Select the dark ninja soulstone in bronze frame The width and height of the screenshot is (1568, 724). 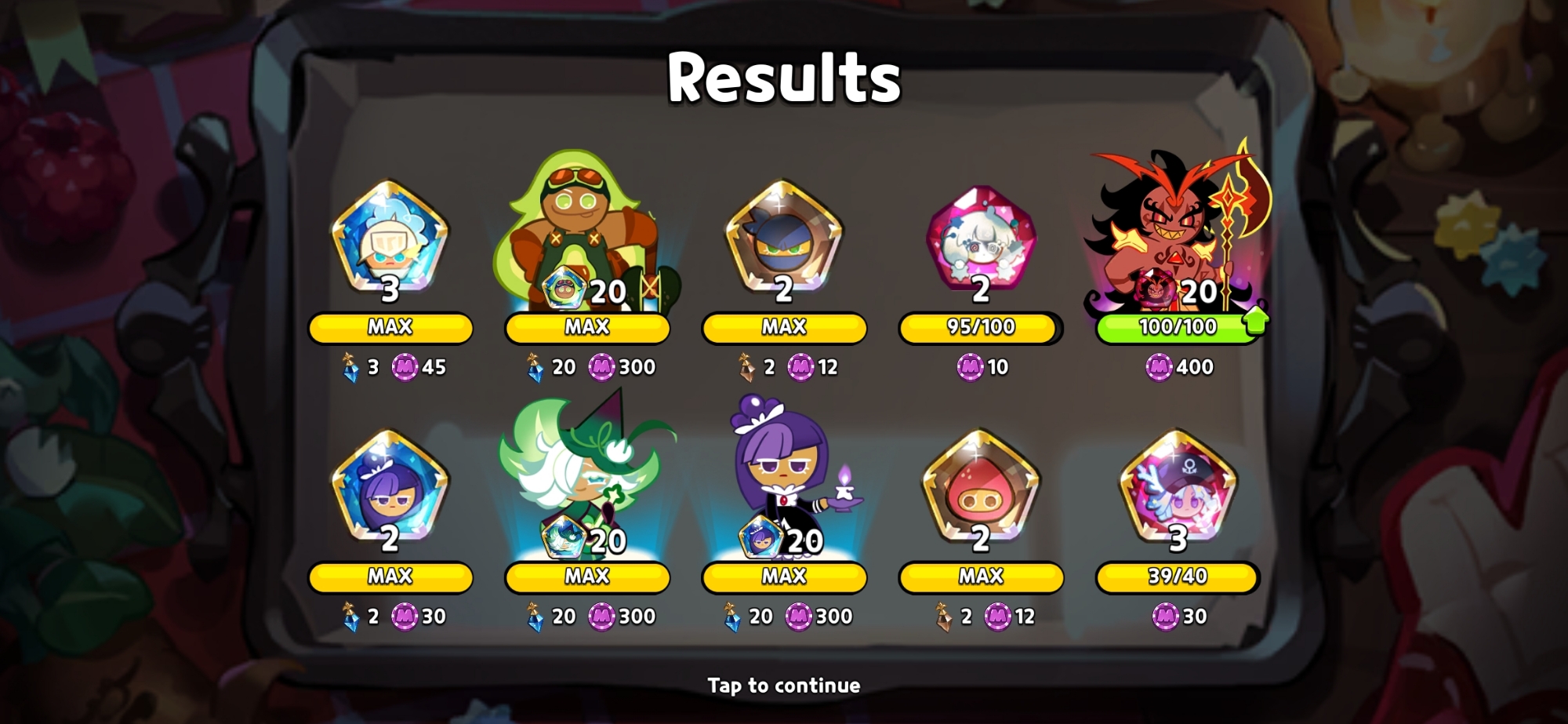[x=783, y=235]
